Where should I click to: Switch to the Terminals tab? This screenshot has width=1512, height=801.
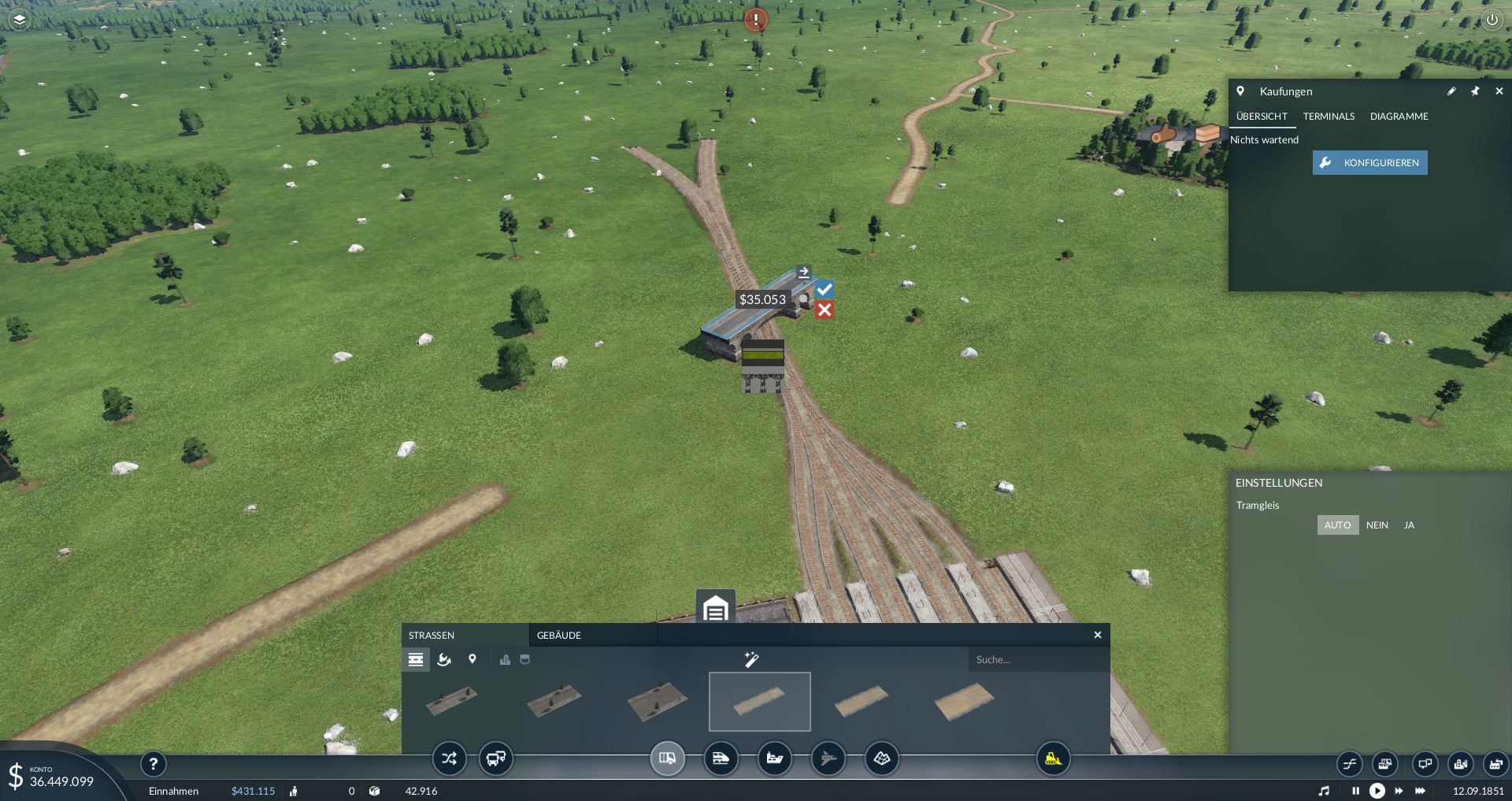pos(1329,117)
